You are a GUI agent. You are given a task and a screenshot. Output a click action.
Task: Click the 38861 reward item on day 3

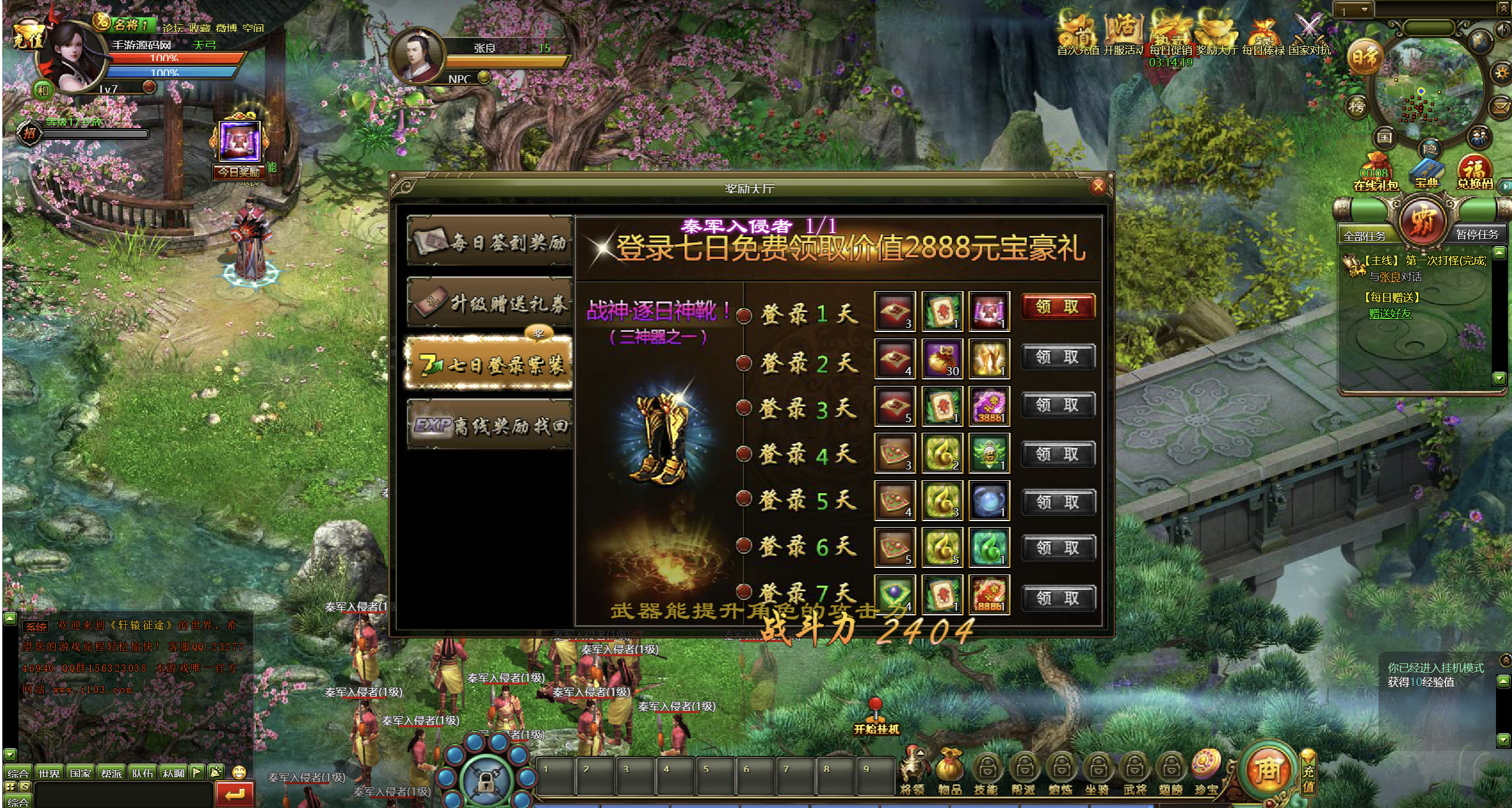click(989, 406)
